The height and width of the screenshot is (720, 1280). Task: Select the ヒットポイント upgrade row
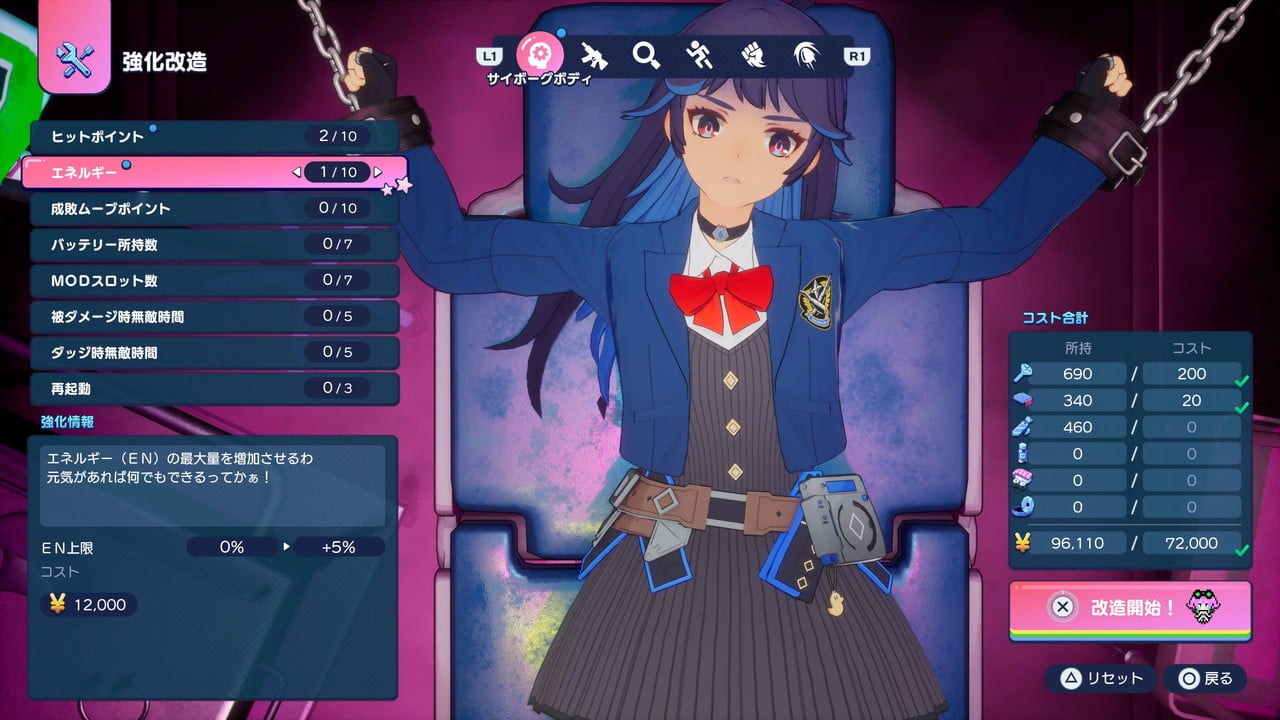click(x=214, y=136)
